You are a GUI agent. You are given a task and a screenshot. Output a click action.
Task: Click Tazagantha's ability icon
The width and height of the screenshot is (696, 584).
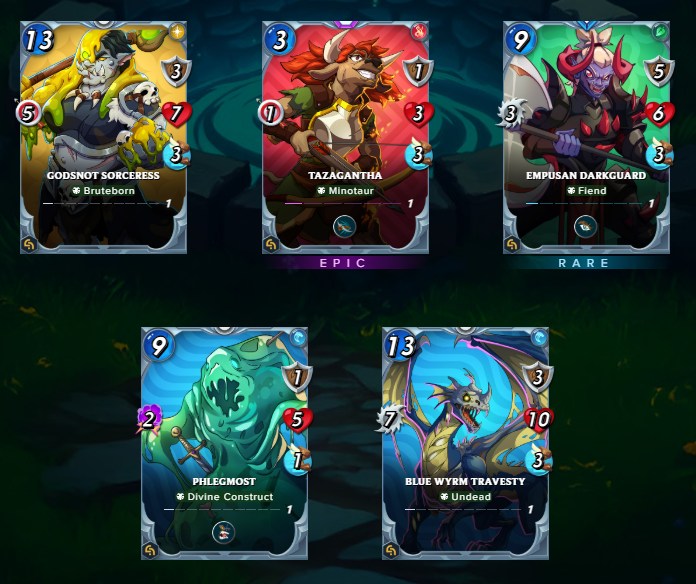tap(345, 226)
